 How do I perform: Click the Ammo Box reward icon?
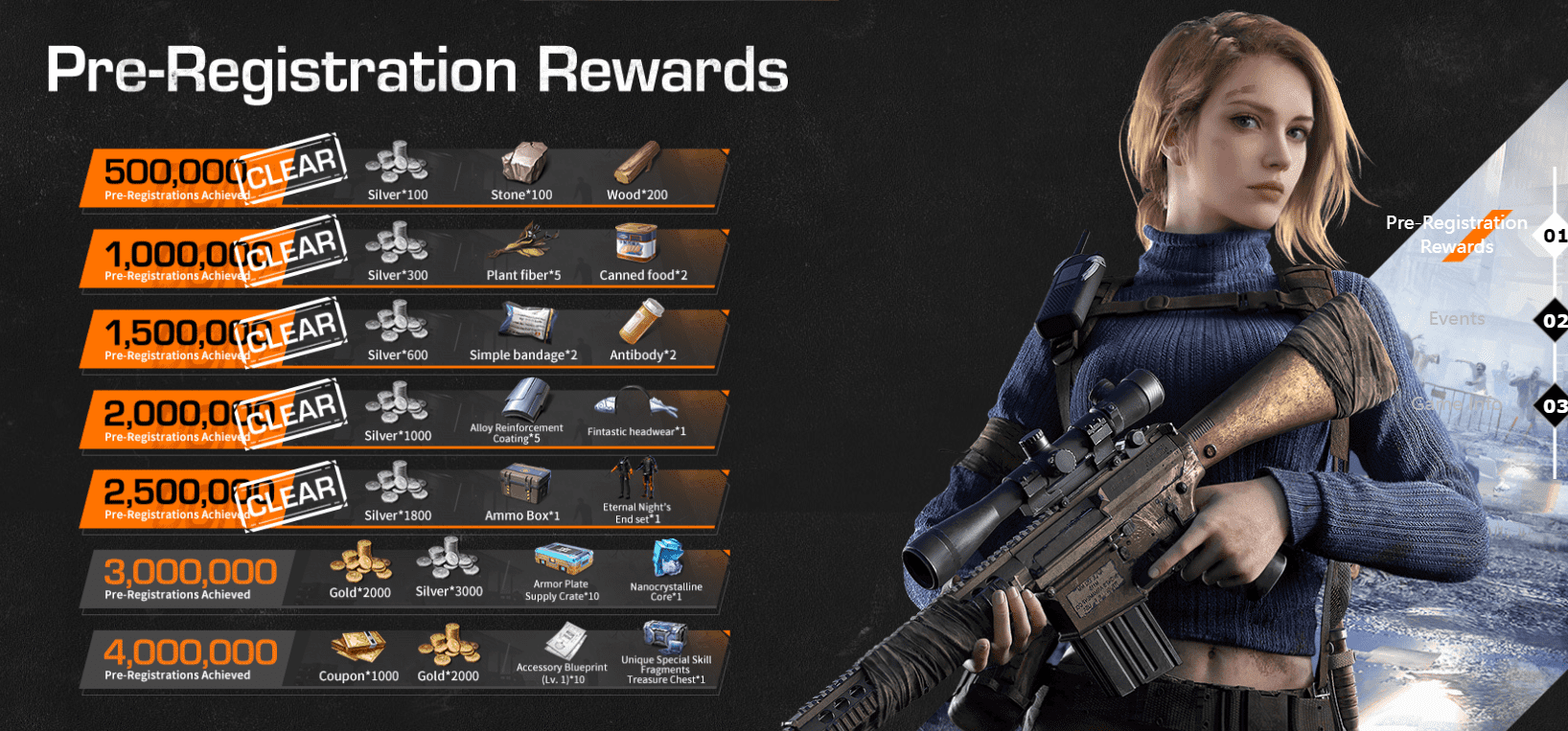coord(523,484)
